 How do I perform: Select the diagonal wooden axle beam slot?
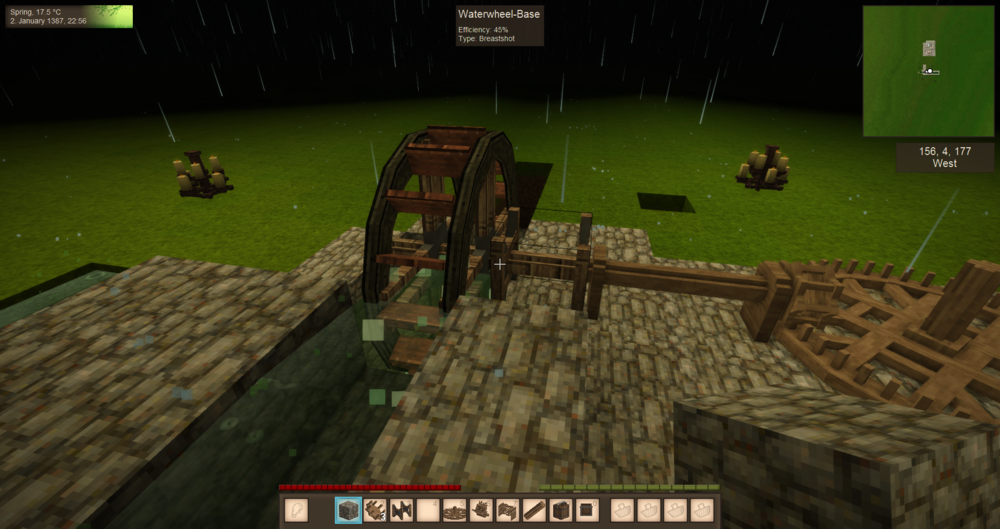(x=535, y=510)
